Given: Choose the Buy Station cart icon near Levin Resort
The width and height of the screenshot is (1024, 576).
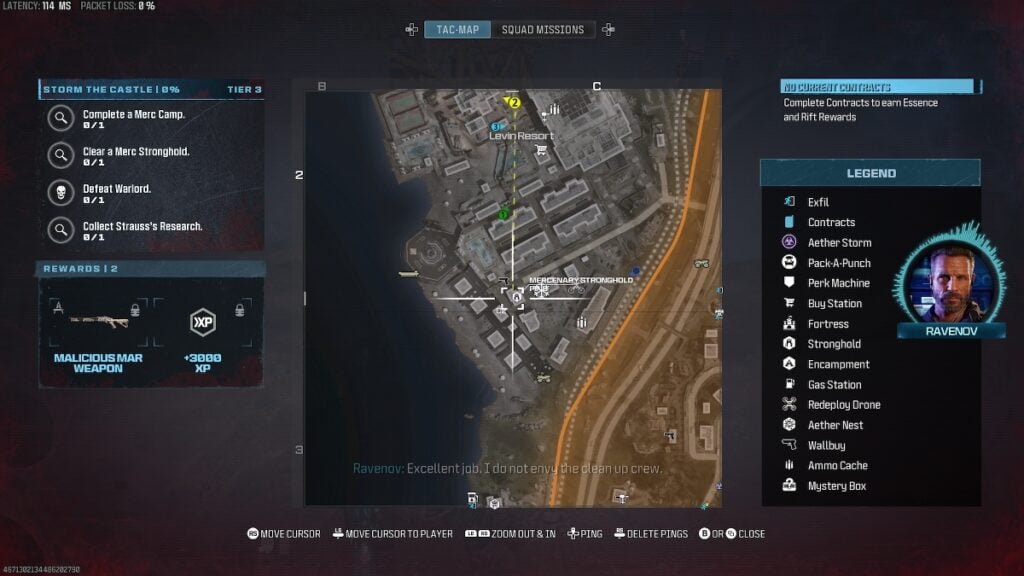Looking at the screenshot, I should 541,151.
